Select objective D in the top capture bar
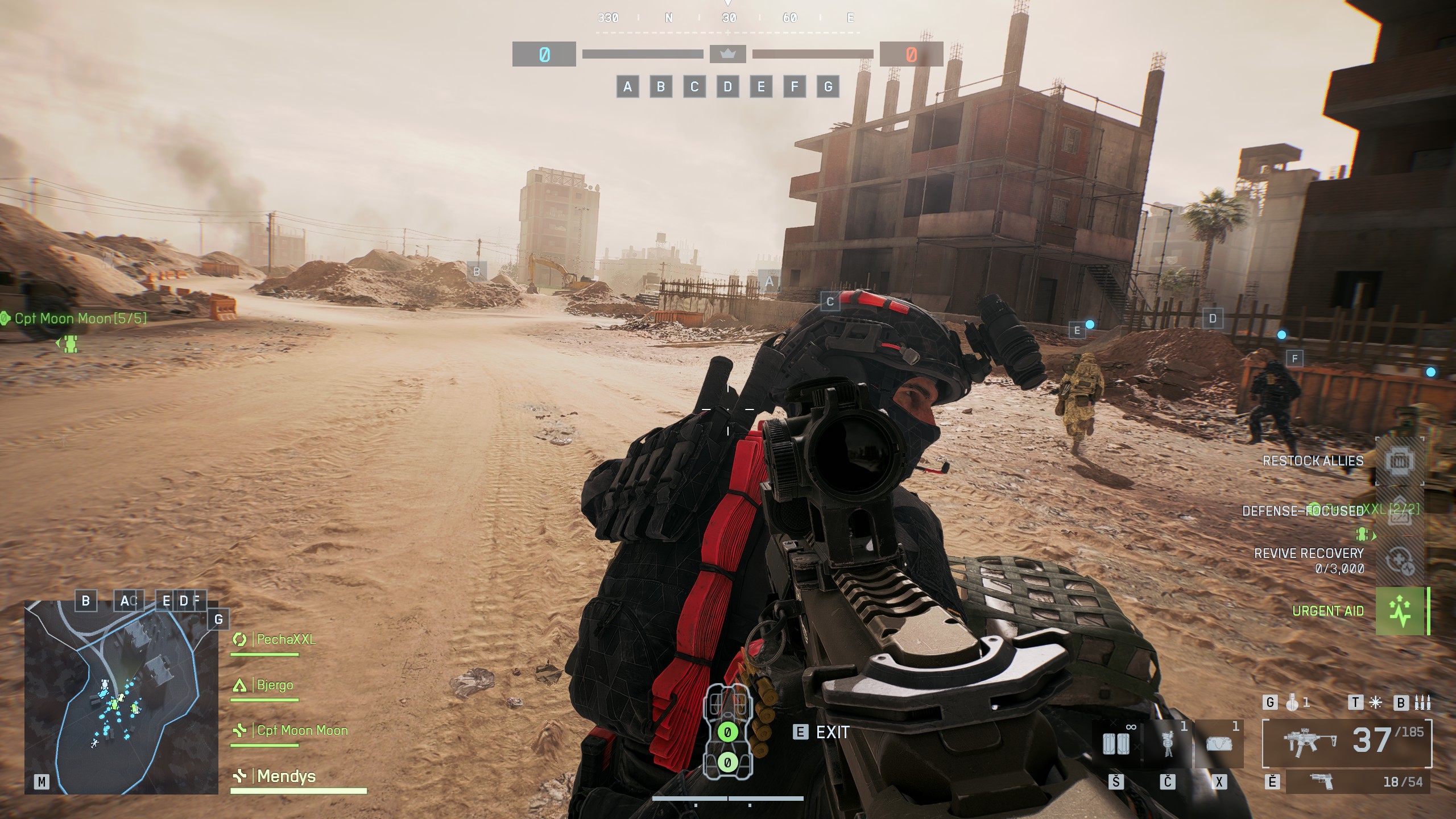The image size is (1456, 819). [x=727, y=87]
